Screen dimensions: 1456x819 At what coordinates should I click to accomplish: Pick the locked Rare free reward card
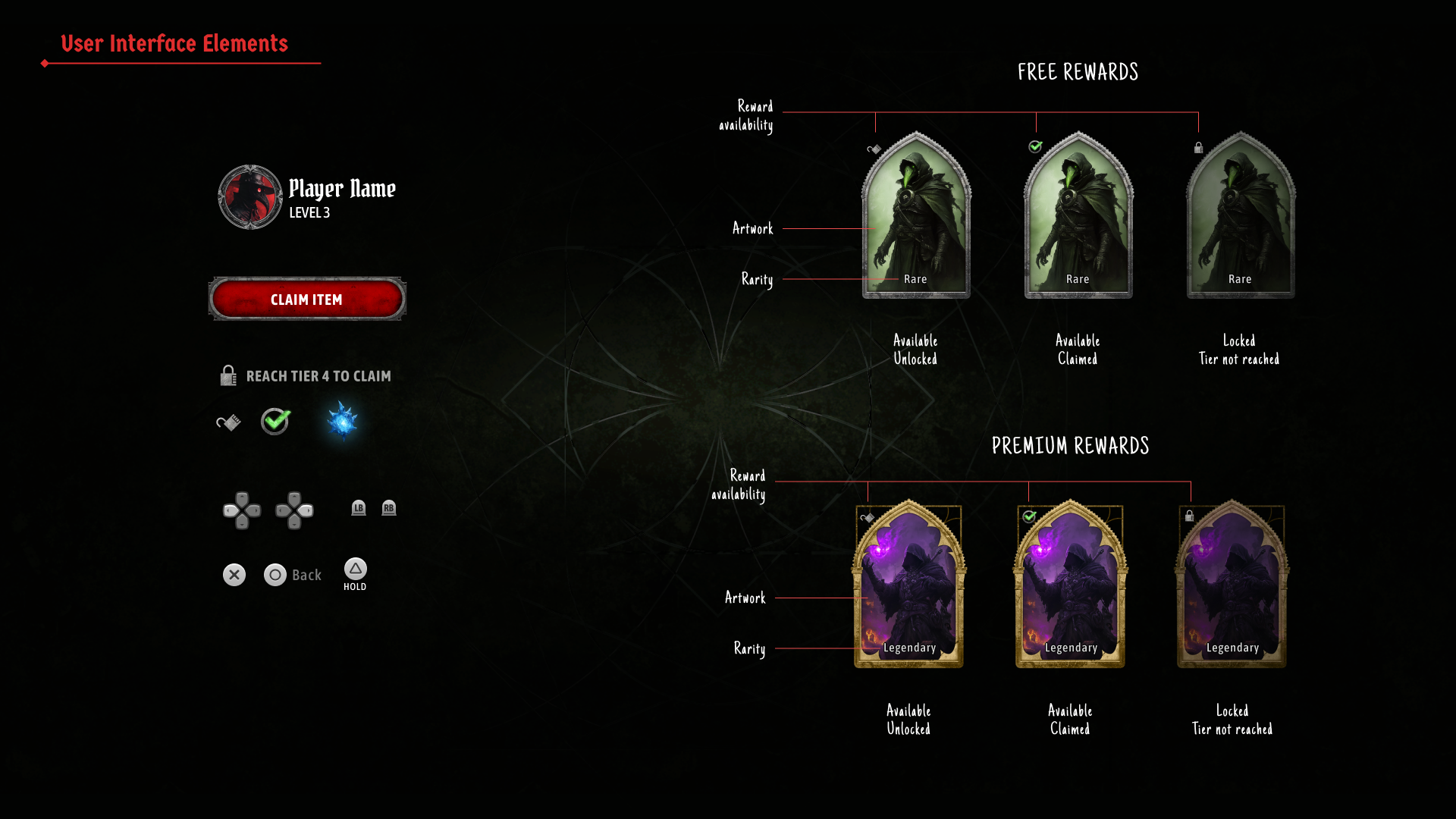(x=1241, y=216)
